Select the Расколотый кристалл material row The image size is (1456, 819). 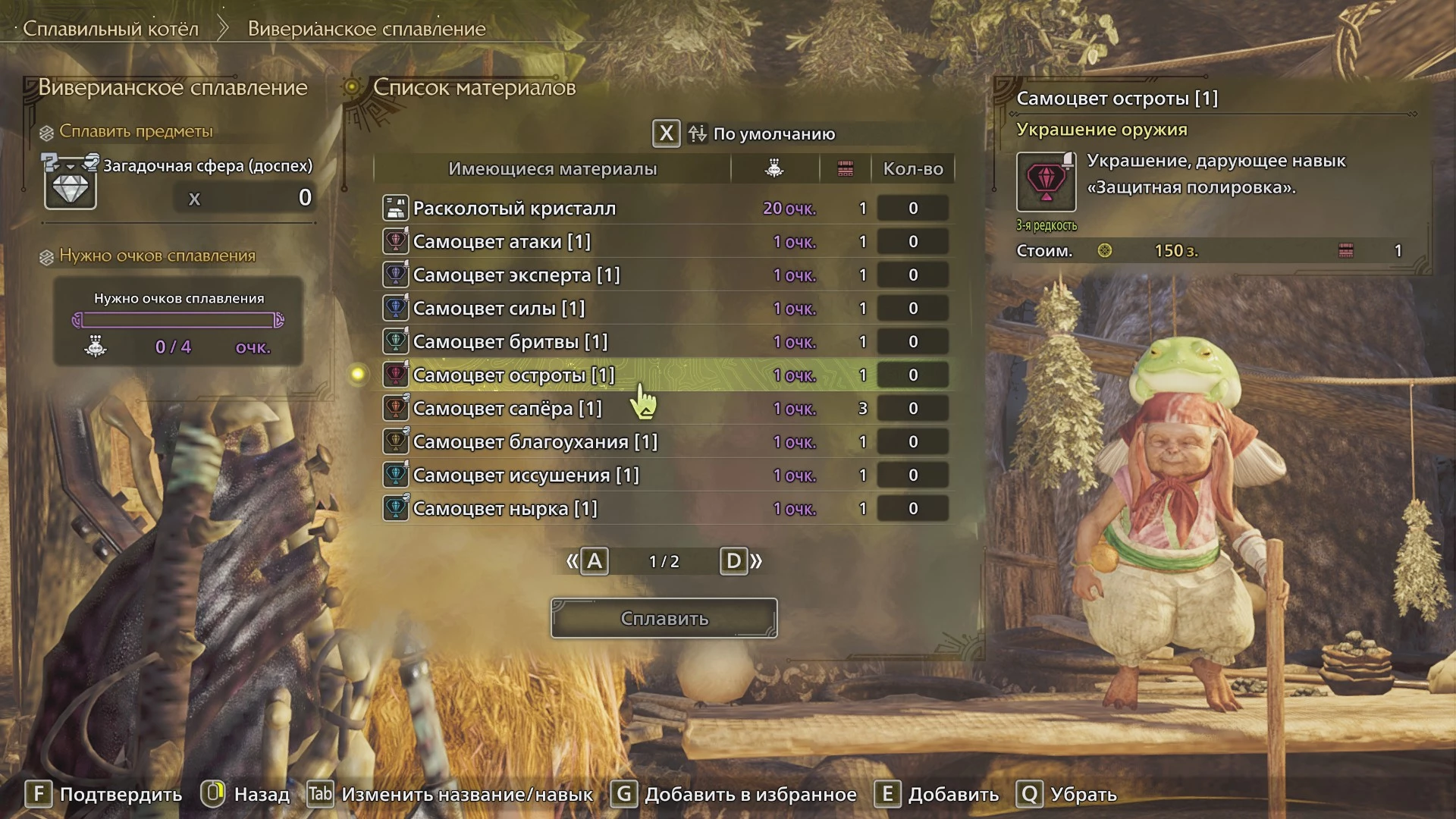(514, 209)
